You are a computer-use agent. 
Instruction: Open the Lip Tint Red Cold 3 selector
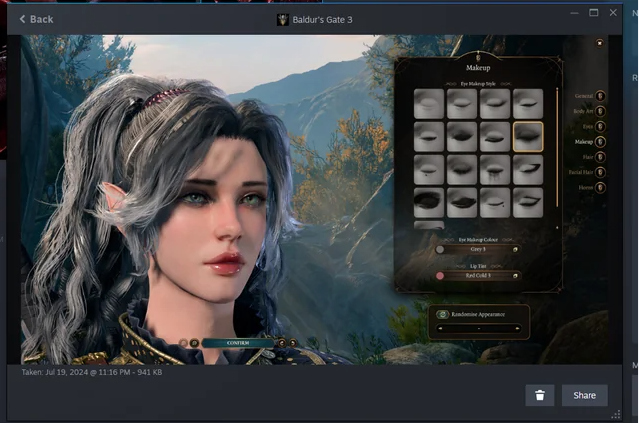(x=478, y=275)
